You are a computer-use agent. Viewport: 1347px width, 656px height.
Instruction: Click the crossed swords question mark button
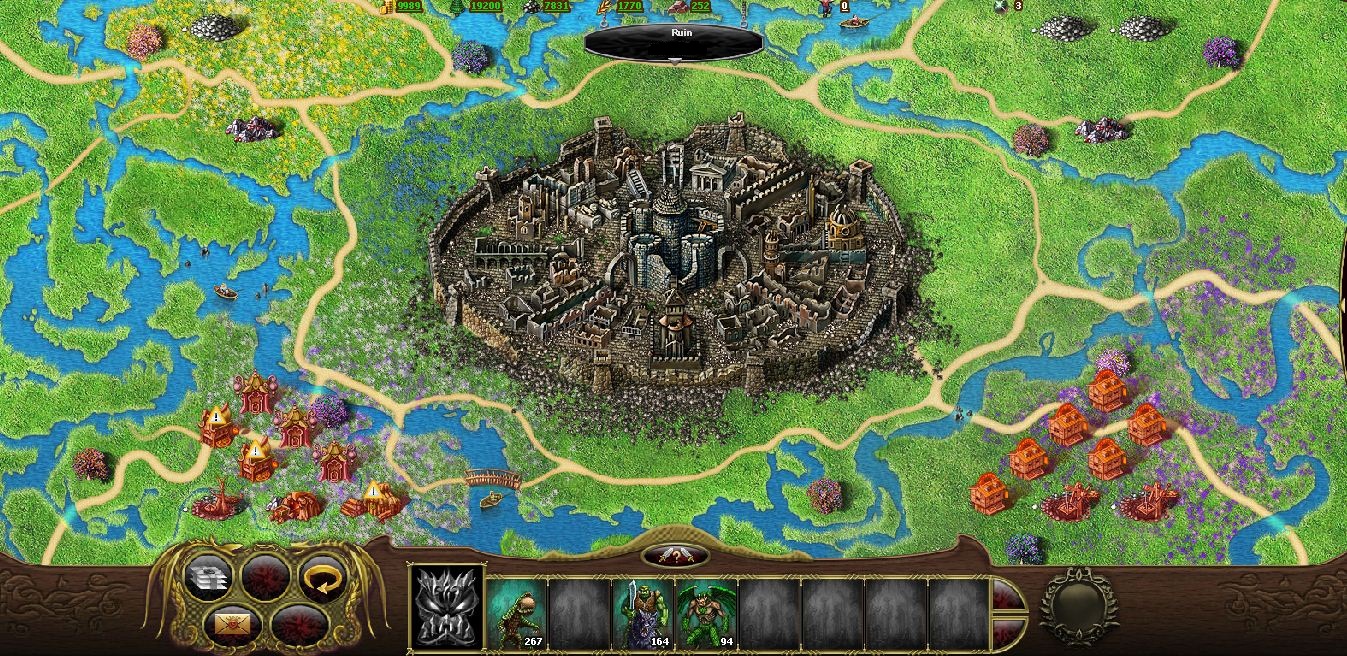(x=675, y=555)
